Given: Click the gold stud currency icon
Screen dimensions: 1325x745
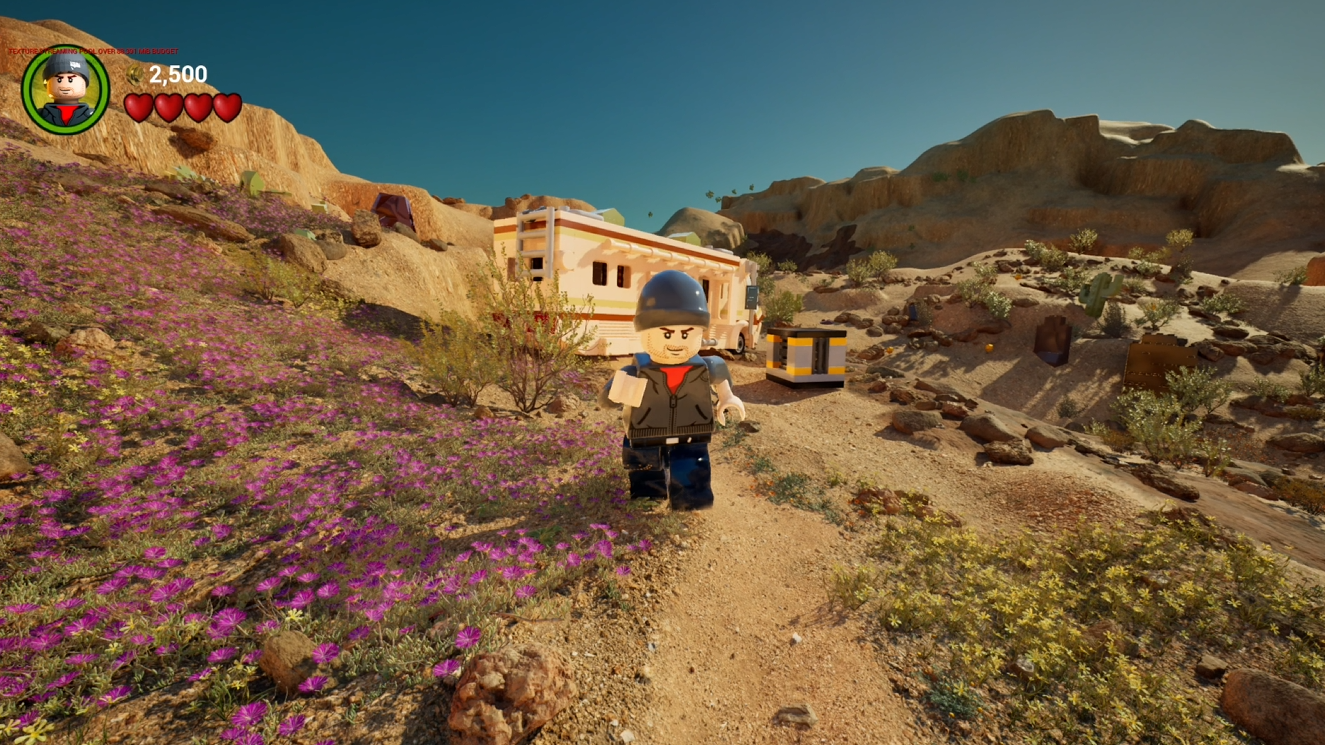Looking at the screenshot, I should [135, 73].
